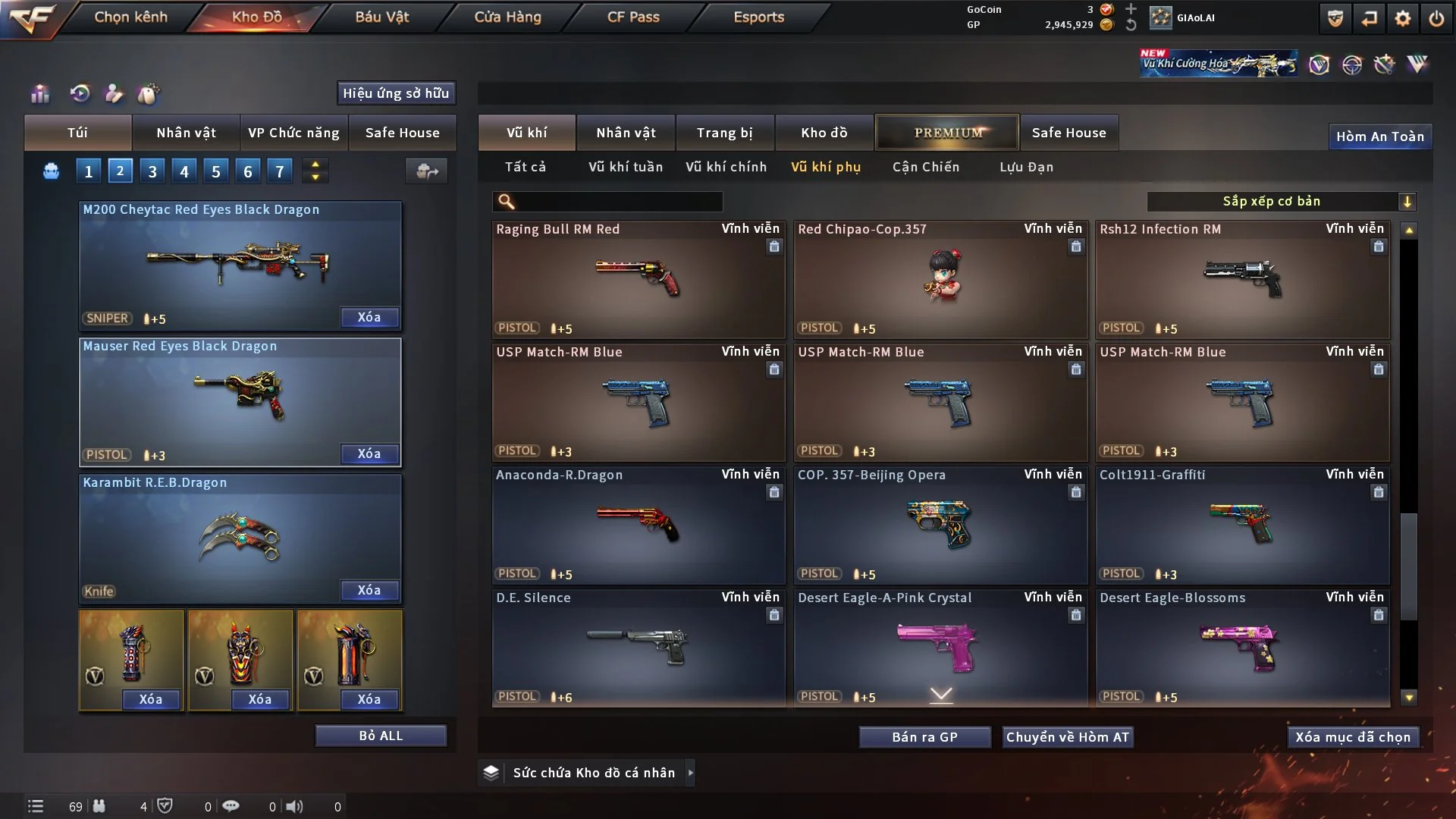Switch to the PREMIUM tab
The height and width of the screenshot is (819, 1456).
(x=947, y=133)
